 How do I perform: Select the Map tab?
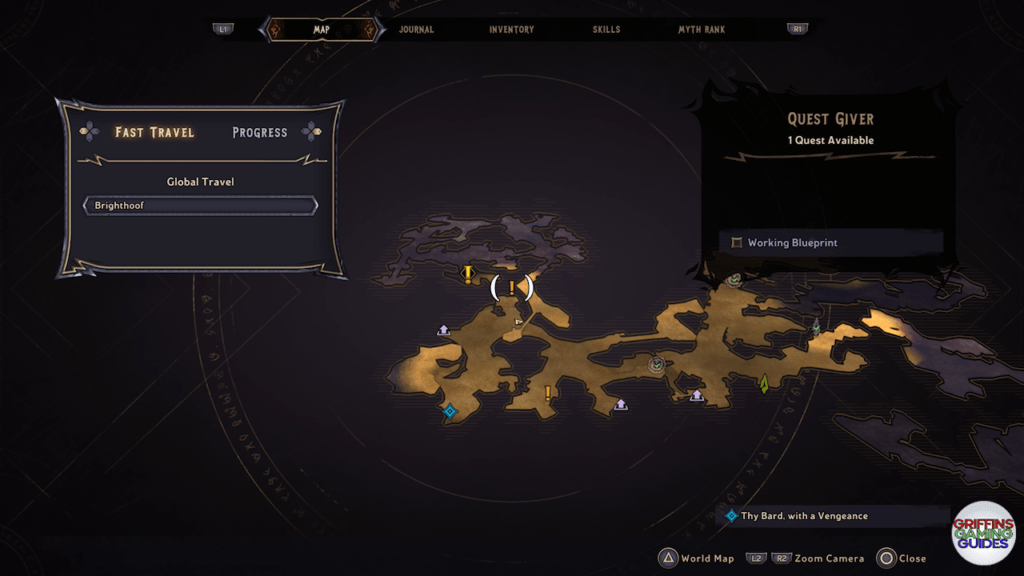point(321,30)
